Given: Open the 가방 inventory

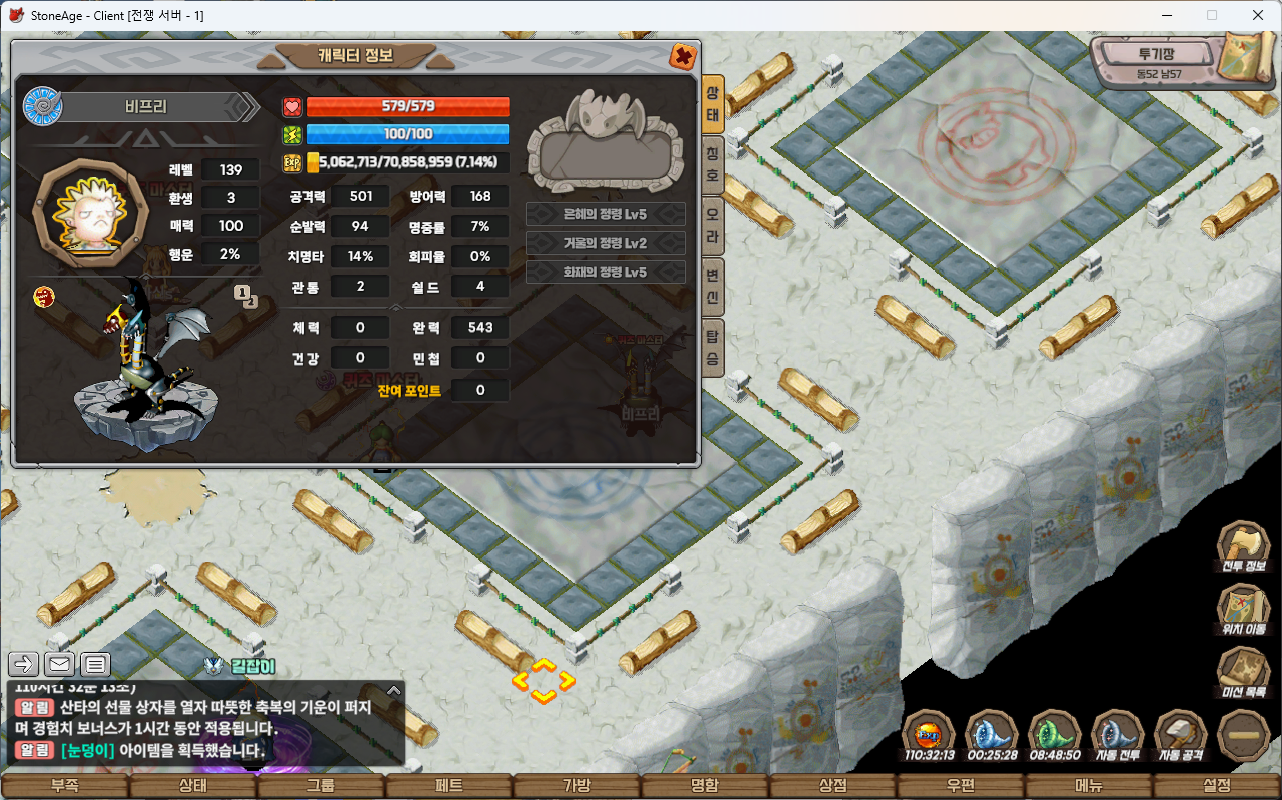Looking at the screenshot, I should coord(577,786).
